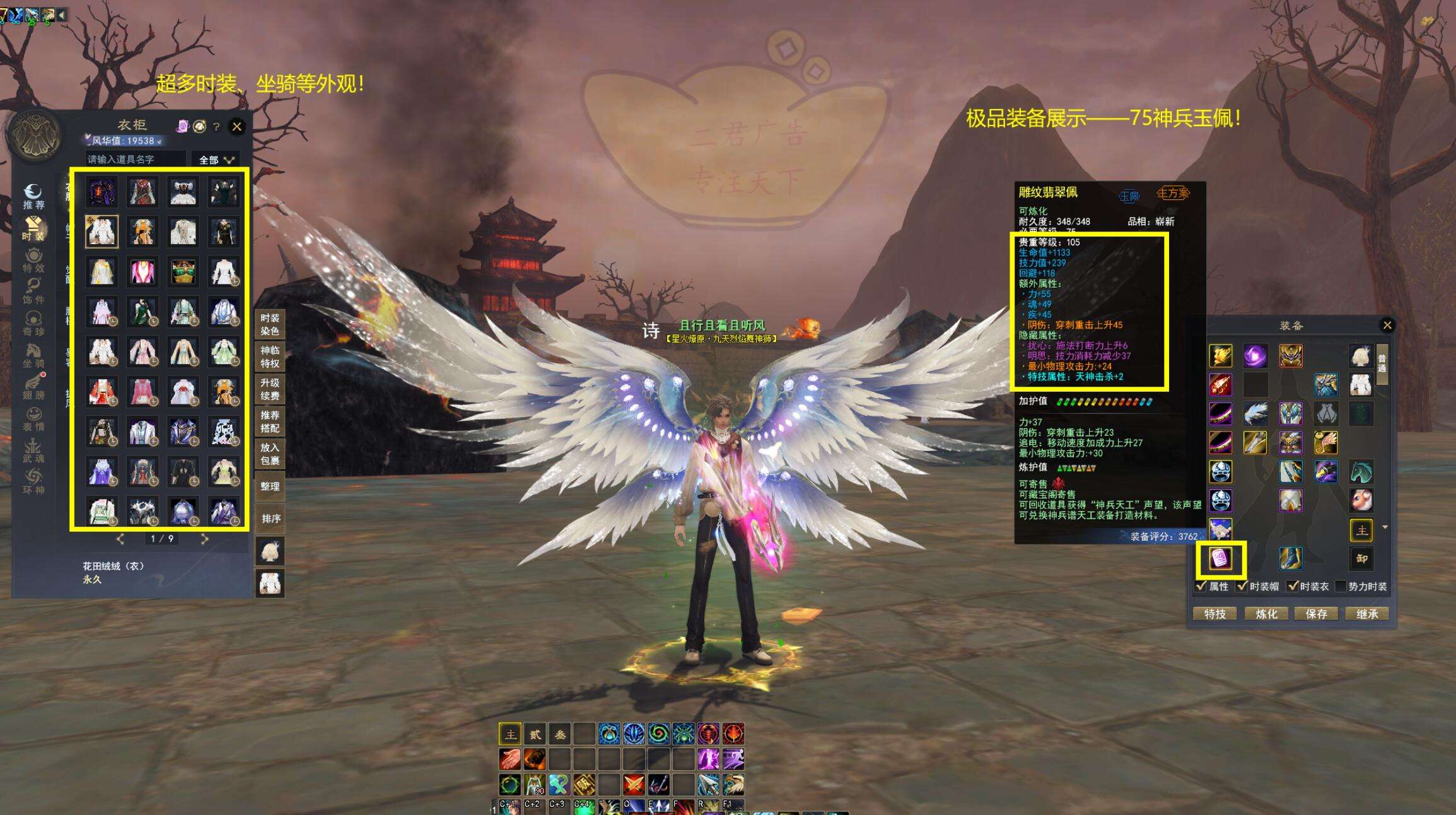Close the 衣柜 wardrobe panel
Image resolution: width=1456 pixels, height=815 pixels.
tap(237, 127)
